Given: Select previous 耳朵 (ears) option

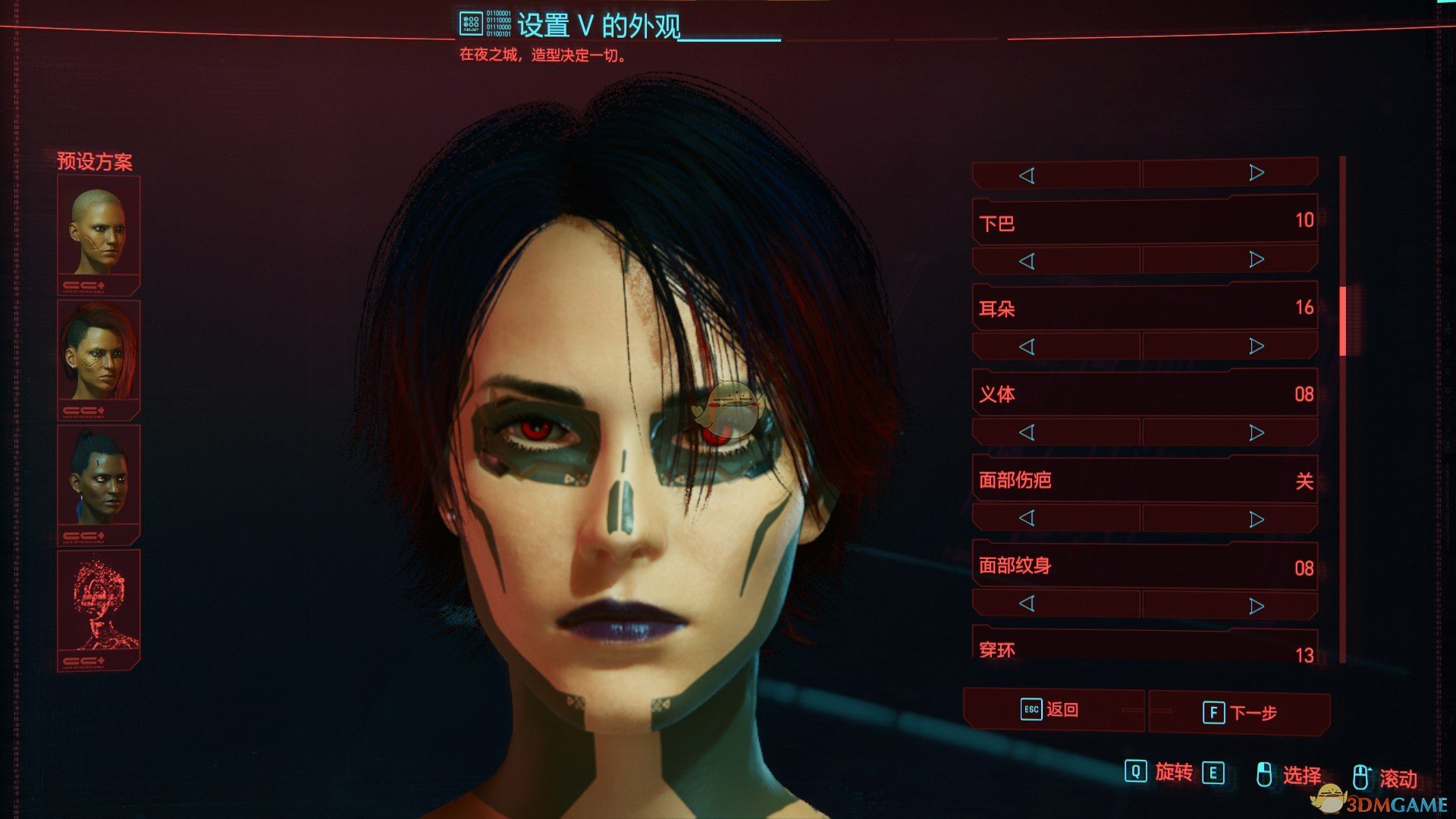Looking at the screenshot, I should pos(1027,347).
